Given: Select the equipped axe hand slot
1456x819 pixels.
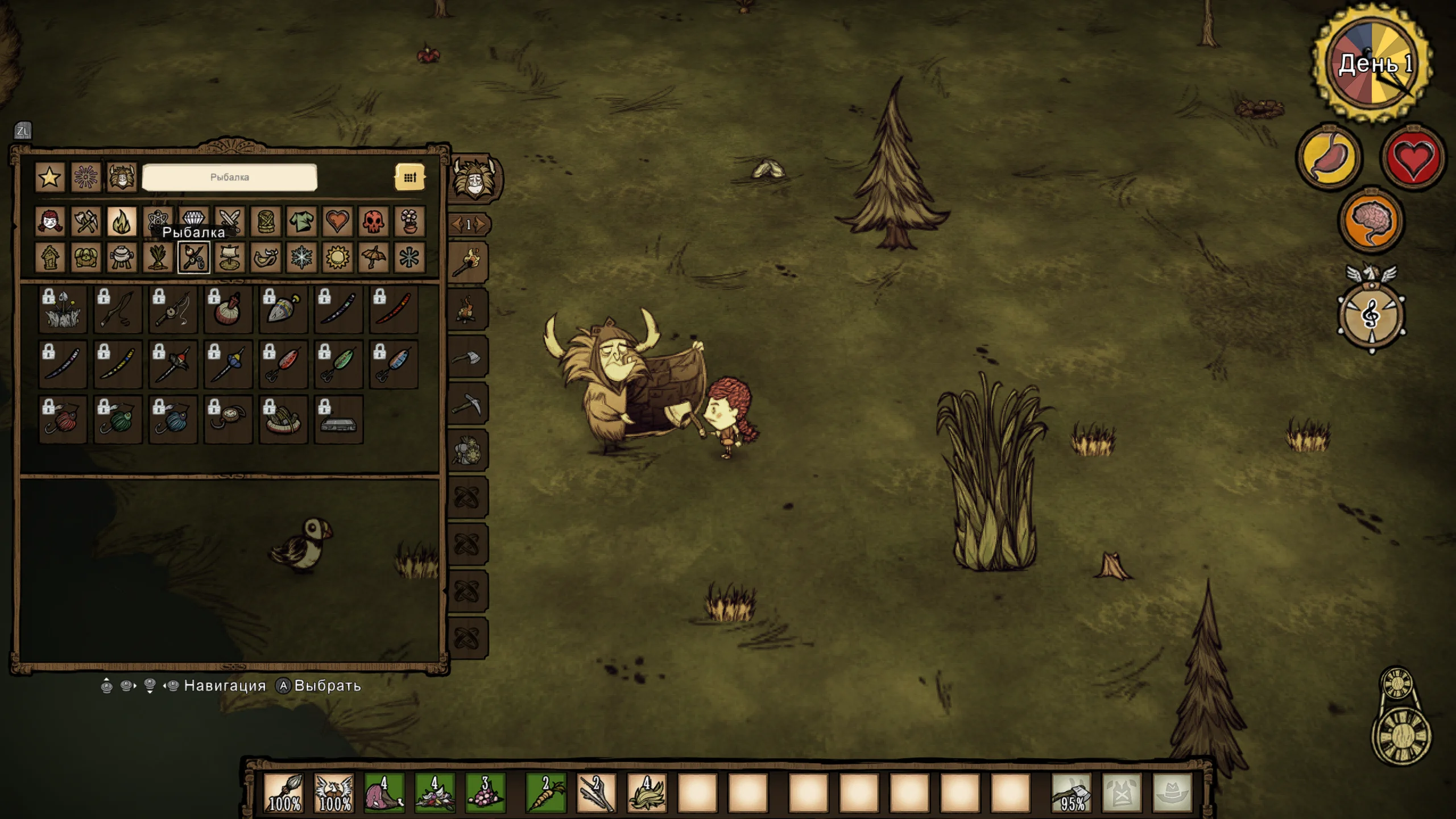Looking at the screenshot, I should (1072, 793).
